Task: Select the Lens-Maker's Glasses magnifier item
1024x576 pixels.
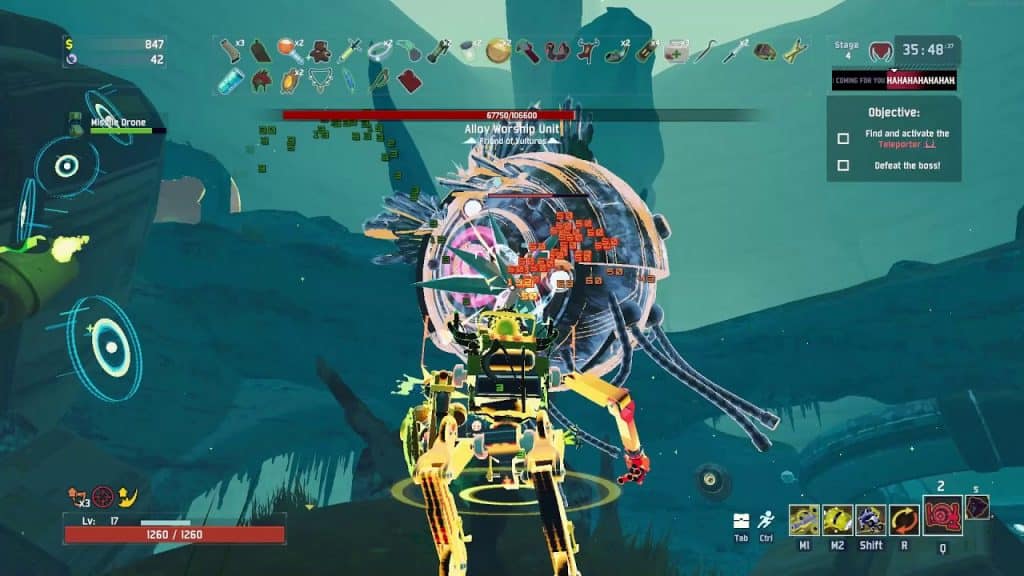Action: [x=288, y=49]
